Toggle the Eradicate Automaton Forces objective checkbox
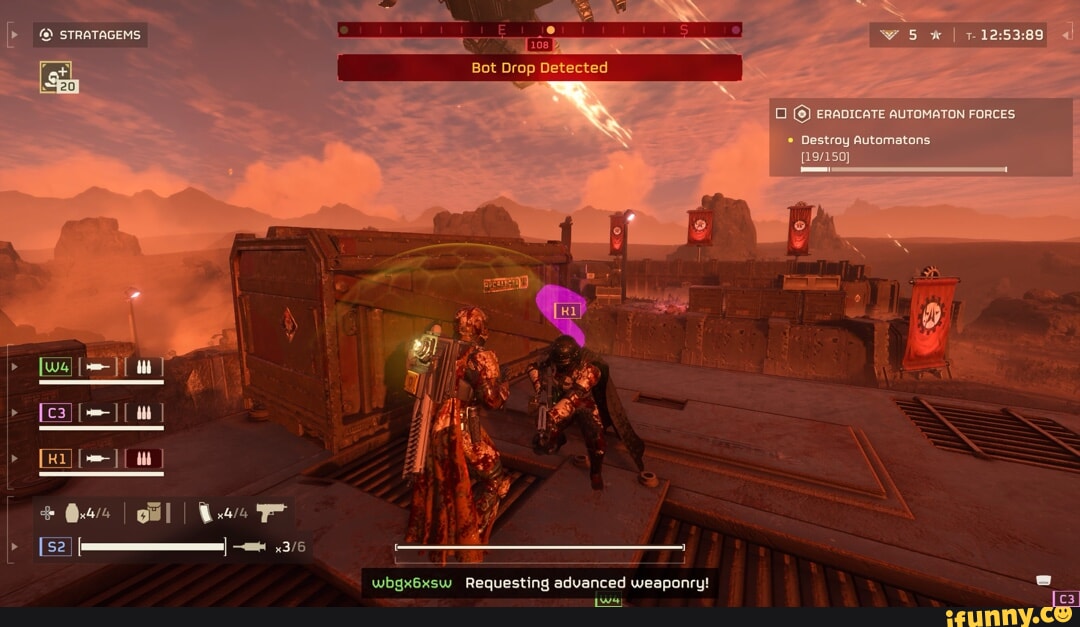 point(782,114)
